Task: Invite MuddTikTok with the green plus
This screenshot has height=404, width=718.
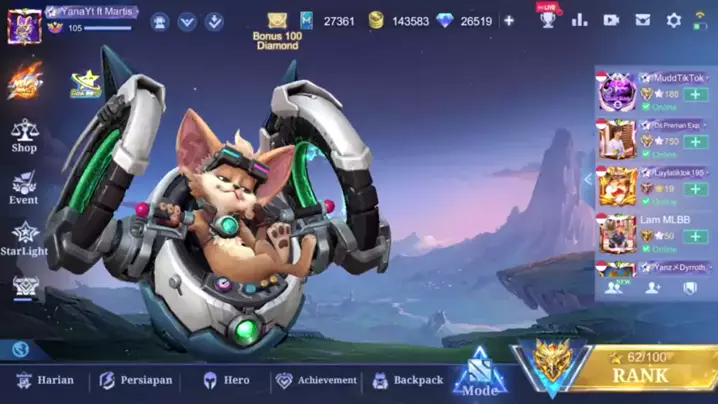Action: click(x=693, y=94)
